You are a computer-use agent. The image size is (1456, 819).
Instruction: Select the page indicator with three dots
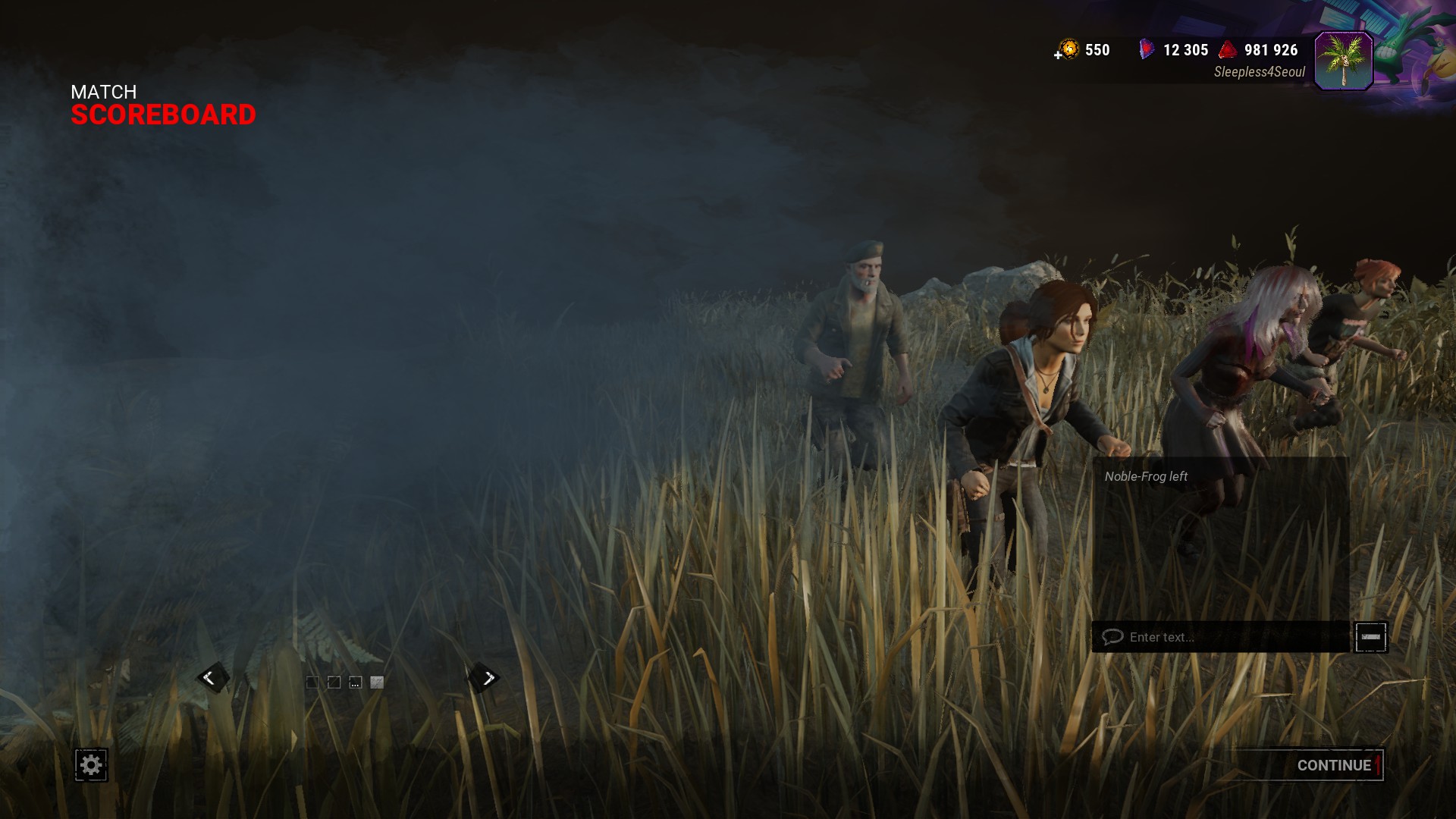[355, 682]
